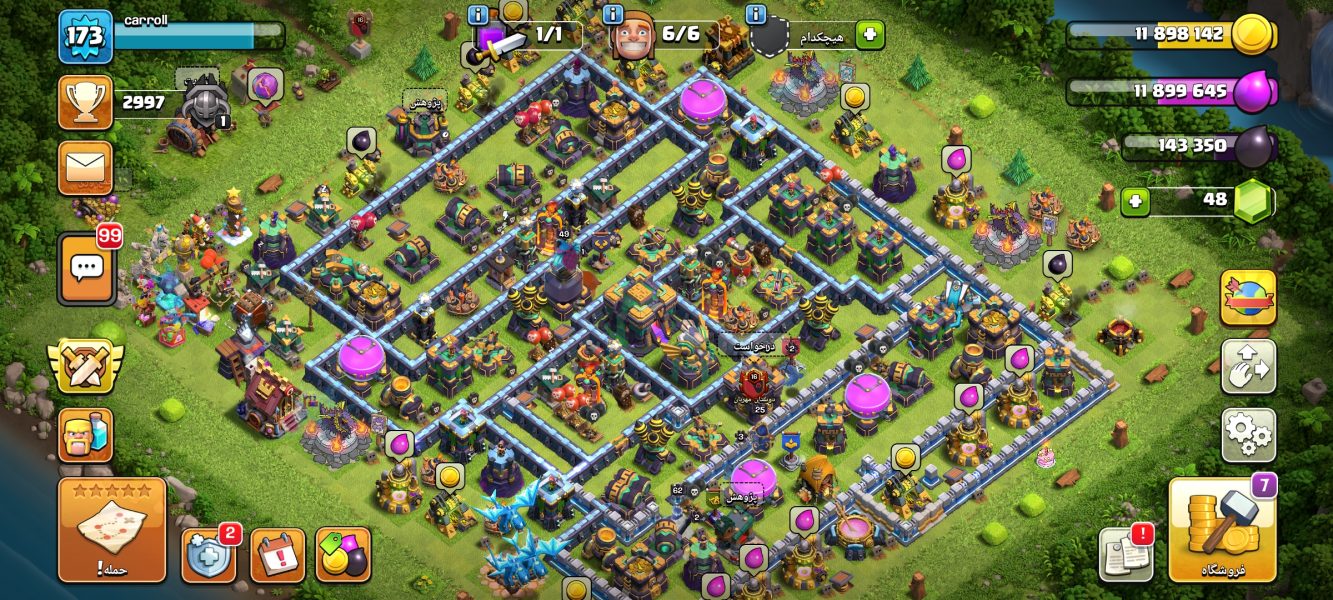Image resolution: width=1333 pixels, height=600 pixels.
Task: Open the calendar events button
Action: tap(277, 555)
